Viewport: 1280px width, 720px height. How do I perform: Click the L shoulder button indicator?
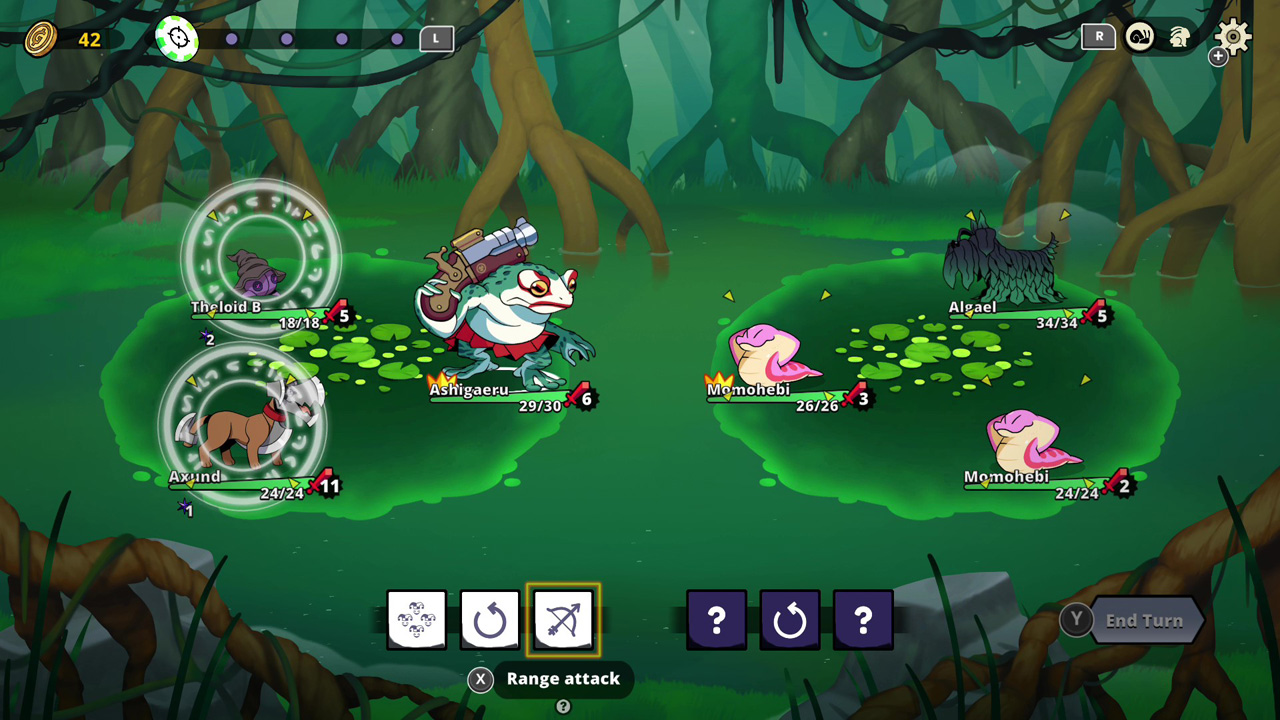(x=436, y=39)
